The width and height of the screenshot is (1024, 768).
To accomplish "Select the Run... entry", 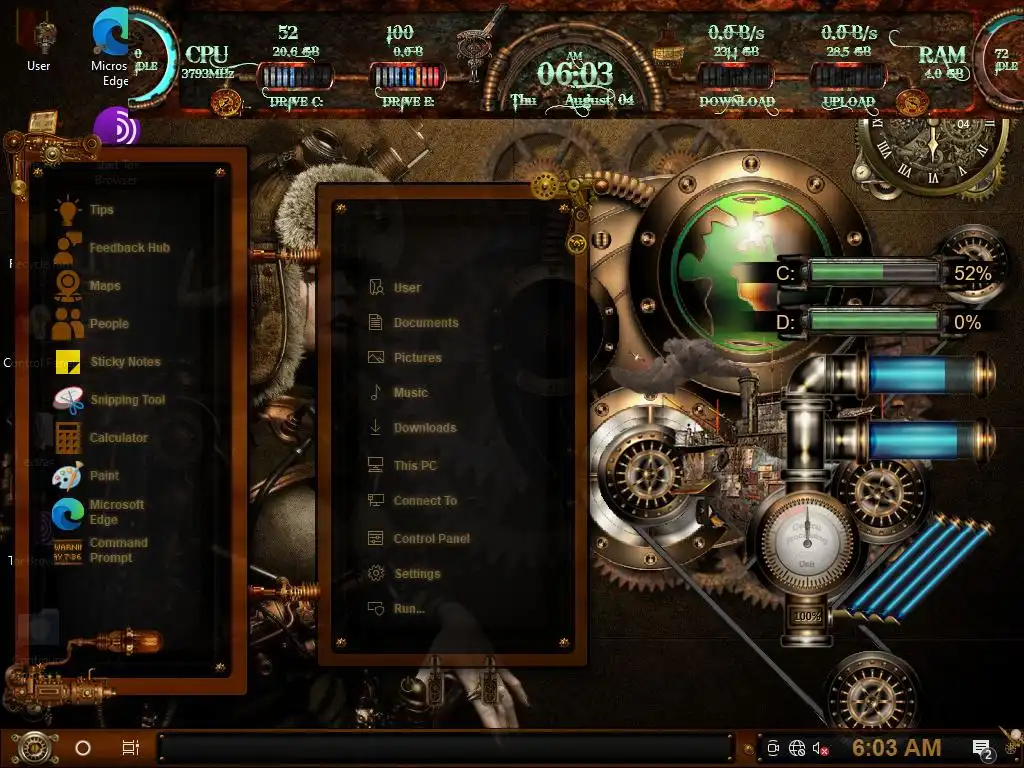I will point(408,608).
